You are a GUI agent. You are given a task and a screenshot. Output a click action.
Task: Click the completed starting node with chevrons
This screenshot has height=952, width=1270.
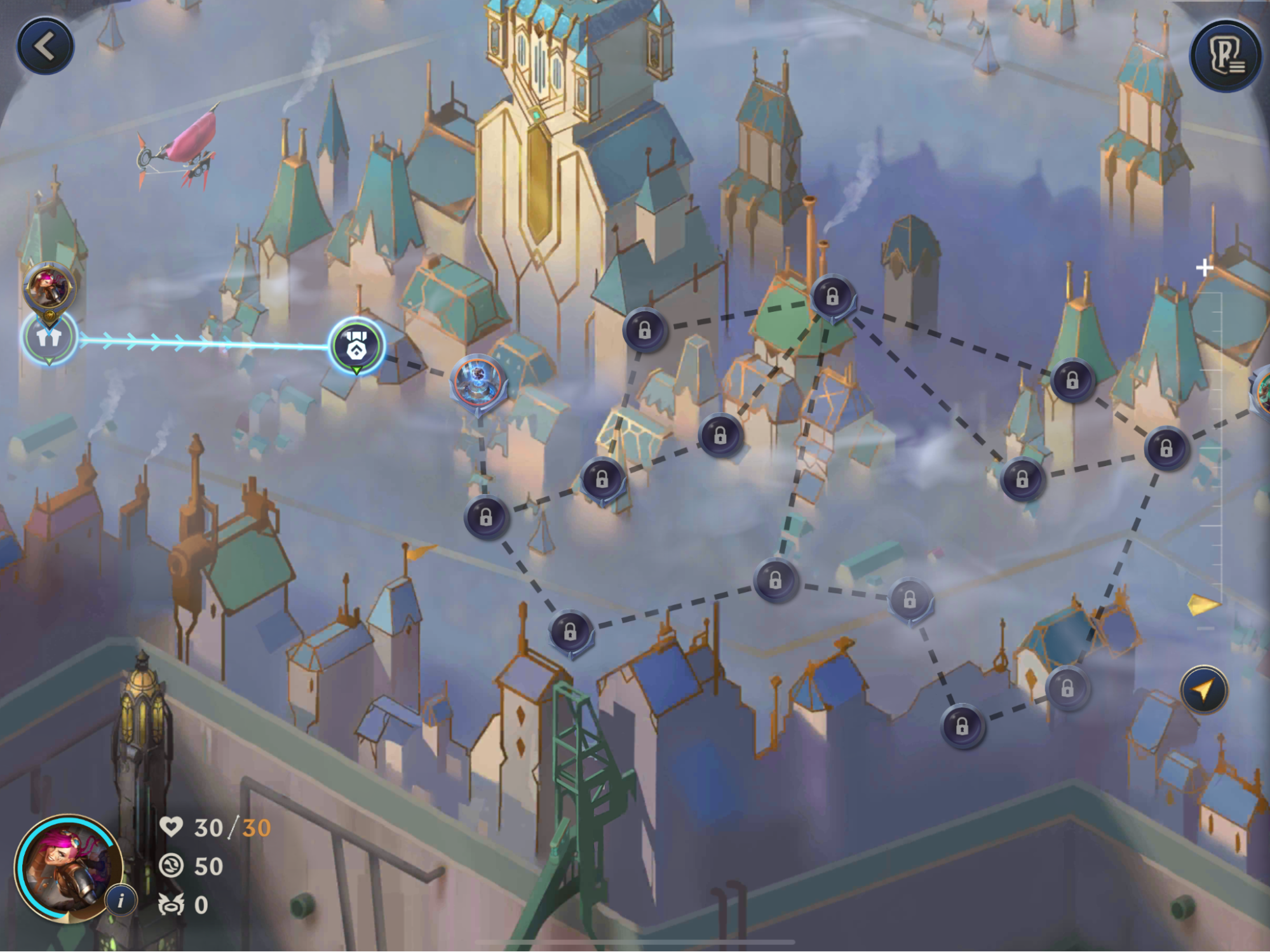coord(49,338)
